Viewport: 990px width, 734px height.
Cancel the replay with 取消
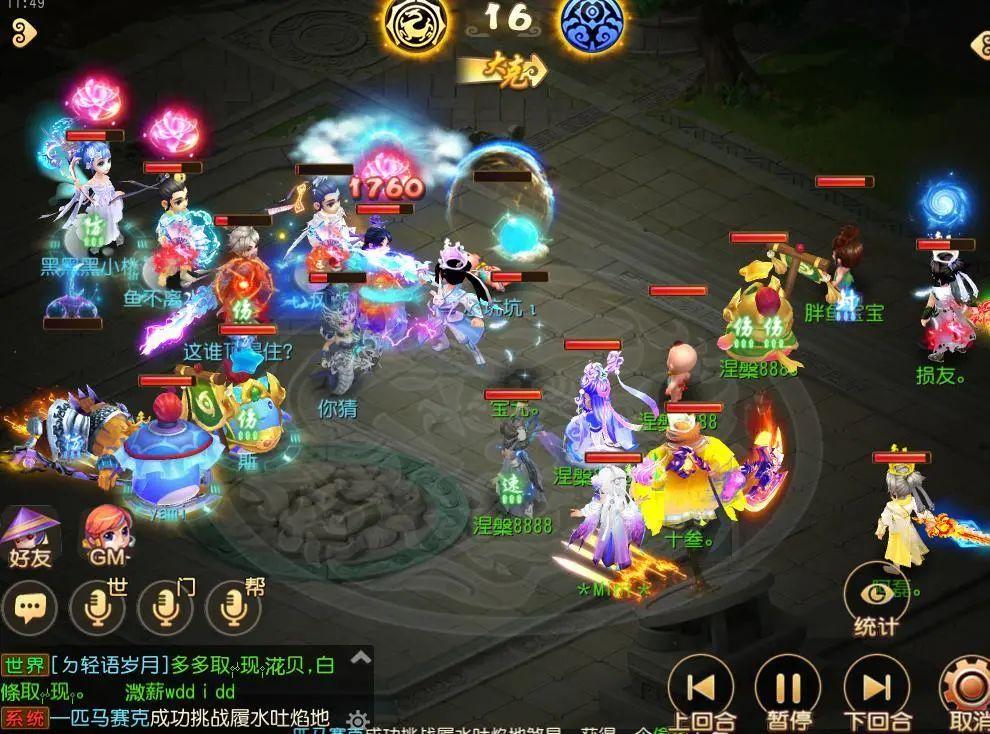pos(968,690)
